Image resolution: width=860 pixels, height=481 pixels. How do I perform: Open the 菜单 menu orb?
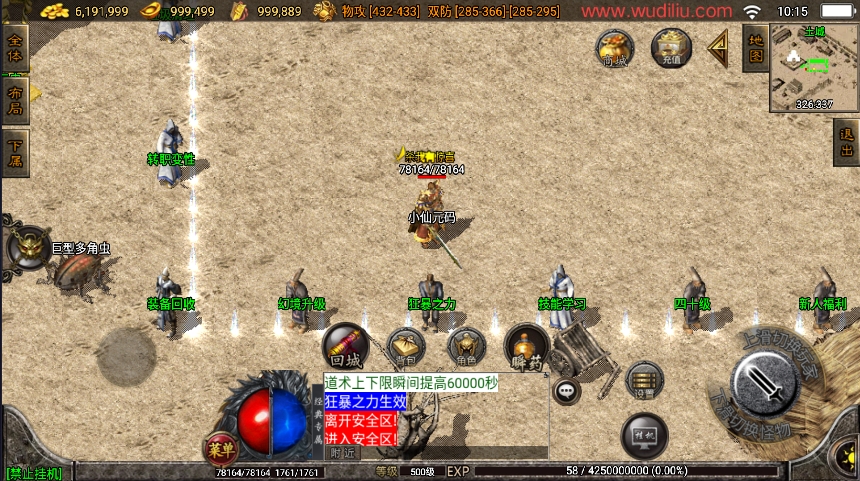tap(220, 447)
